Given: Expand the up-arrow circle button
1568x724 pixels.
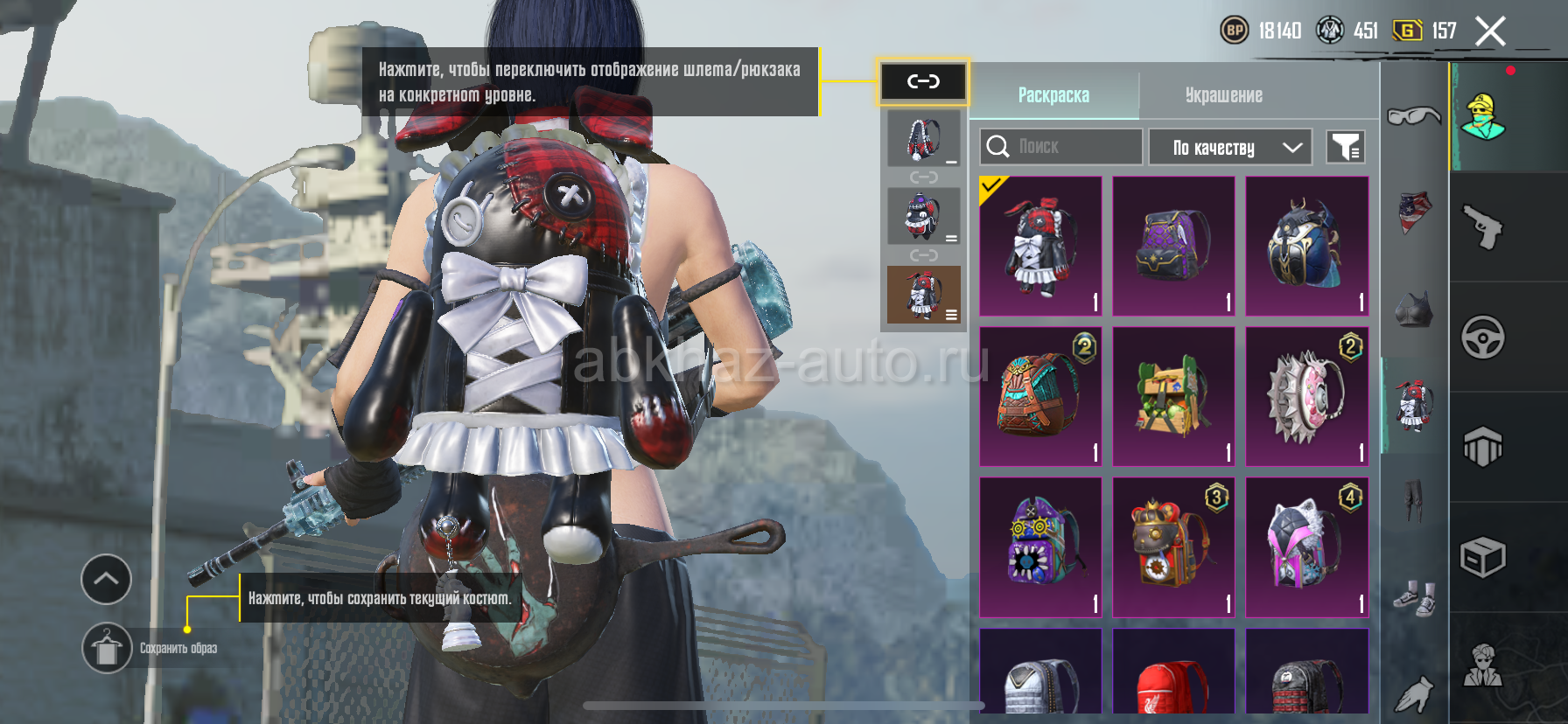Looking at the screenshot, I should pos(107,579).
